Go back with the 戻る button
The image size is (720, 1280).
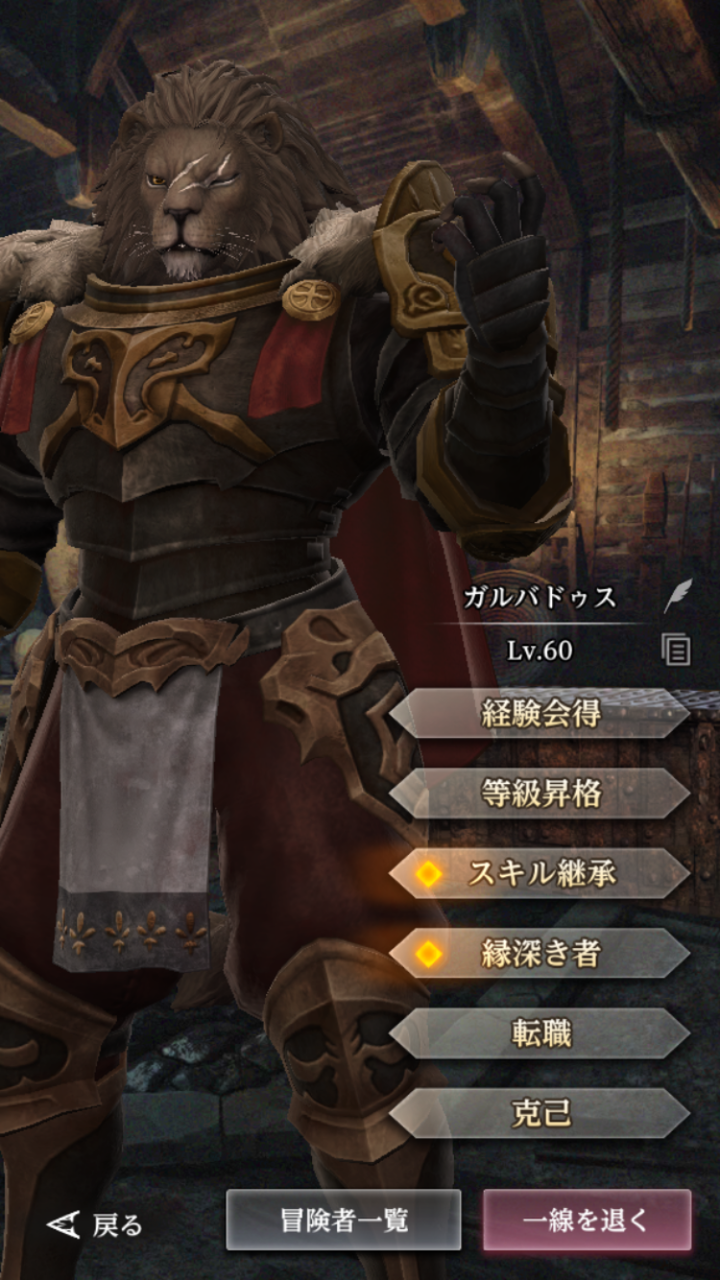click(96, 1224)
